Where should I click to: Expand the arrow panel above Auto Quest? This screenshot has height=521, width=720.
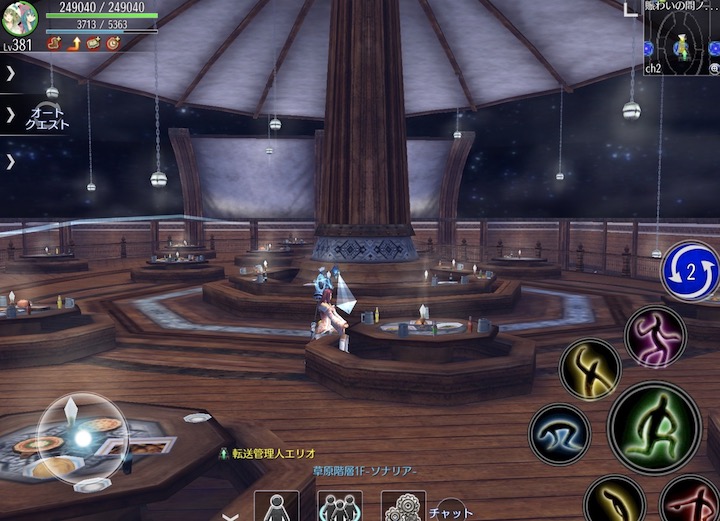[11, 73]
